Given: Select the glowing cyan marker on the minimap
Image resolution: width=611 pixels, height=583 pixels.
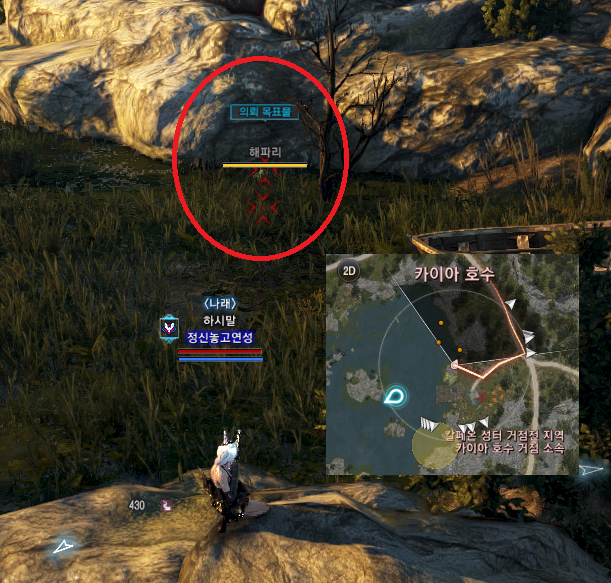Looking at the screenshot, I should (393, 396).
